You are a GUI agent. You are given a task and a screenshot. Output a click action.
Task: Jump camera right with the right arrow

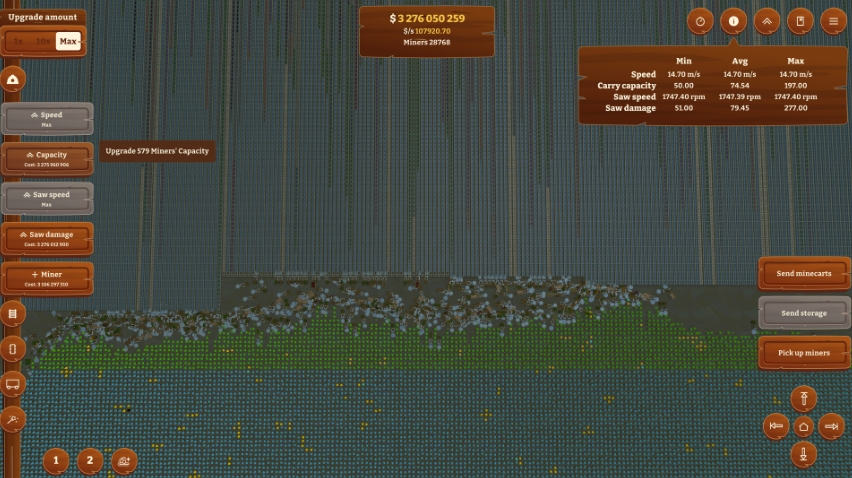pos(831,427)
